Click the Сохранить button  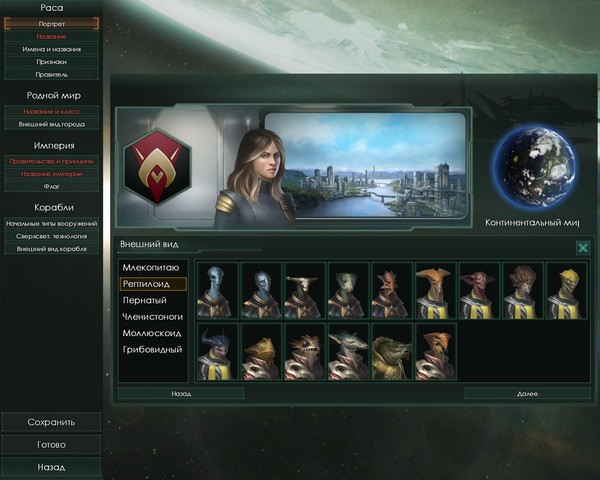click(51, 422)
